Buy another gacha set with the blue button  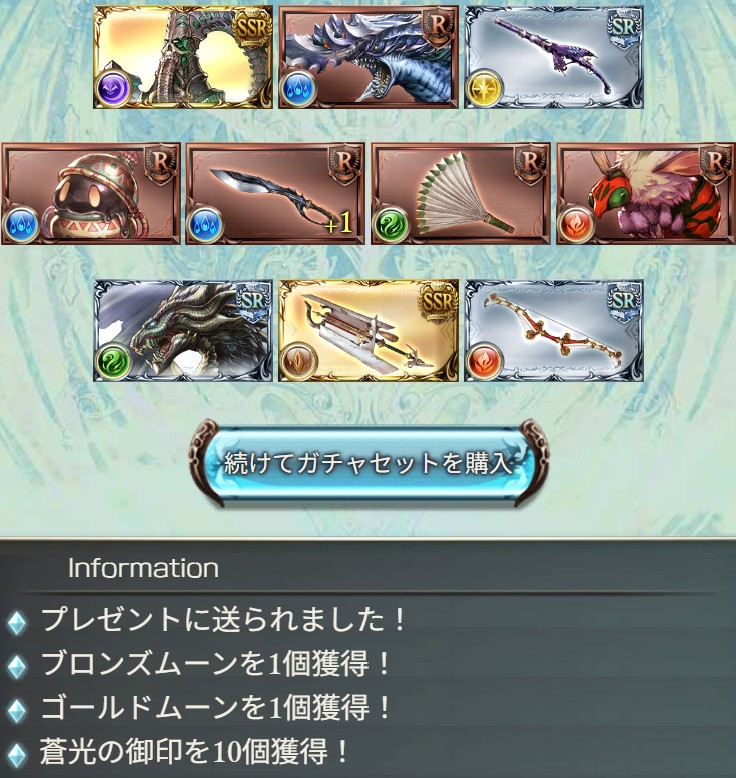tap(368, 463)
